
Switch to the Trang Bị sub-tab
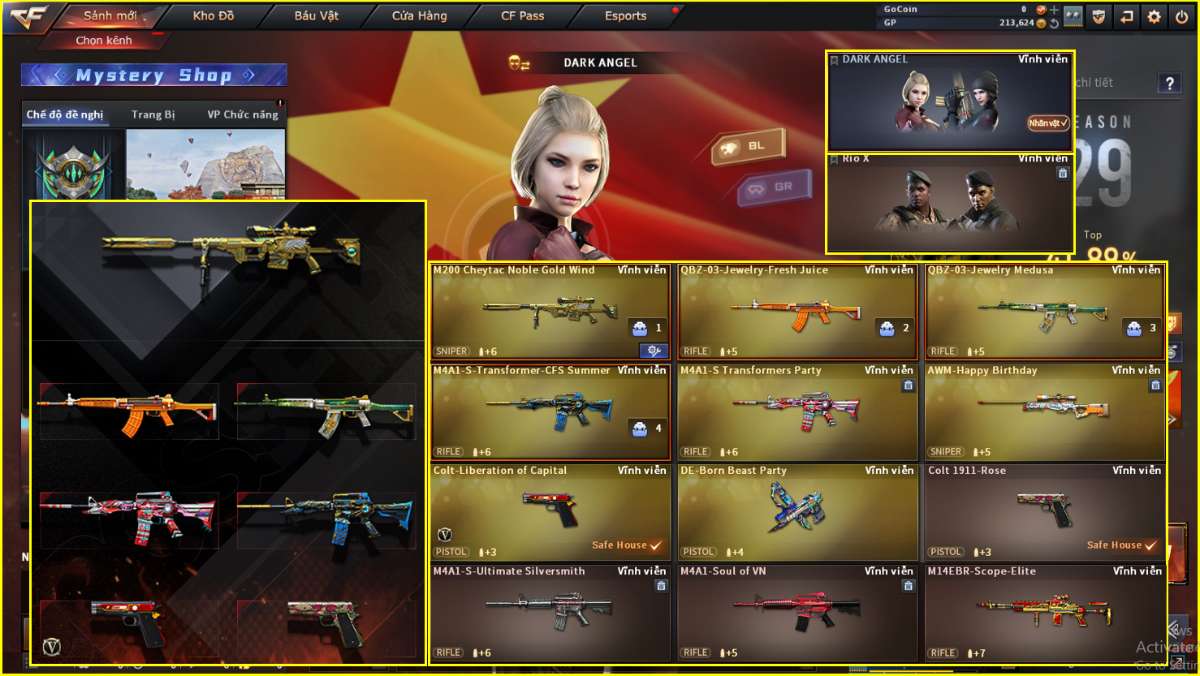[x=153, y=115]
